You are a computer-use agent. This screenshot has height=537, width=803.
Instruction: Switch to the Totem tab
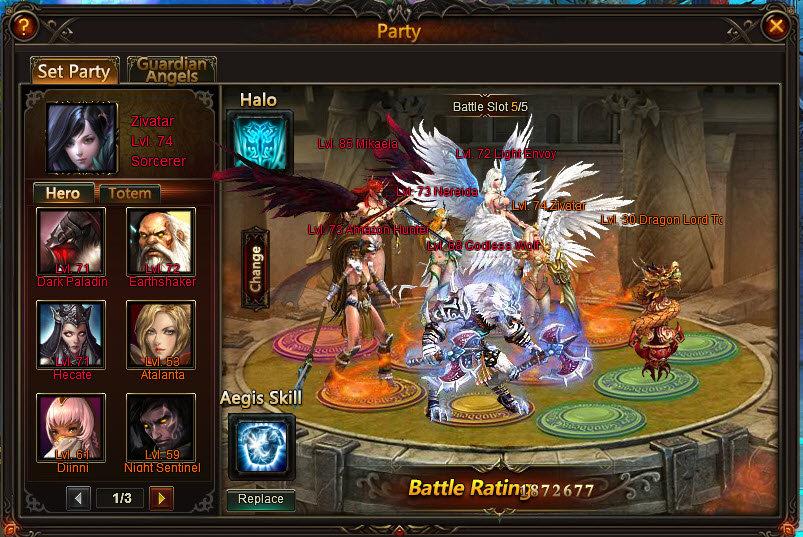click(x=130, y=193)
